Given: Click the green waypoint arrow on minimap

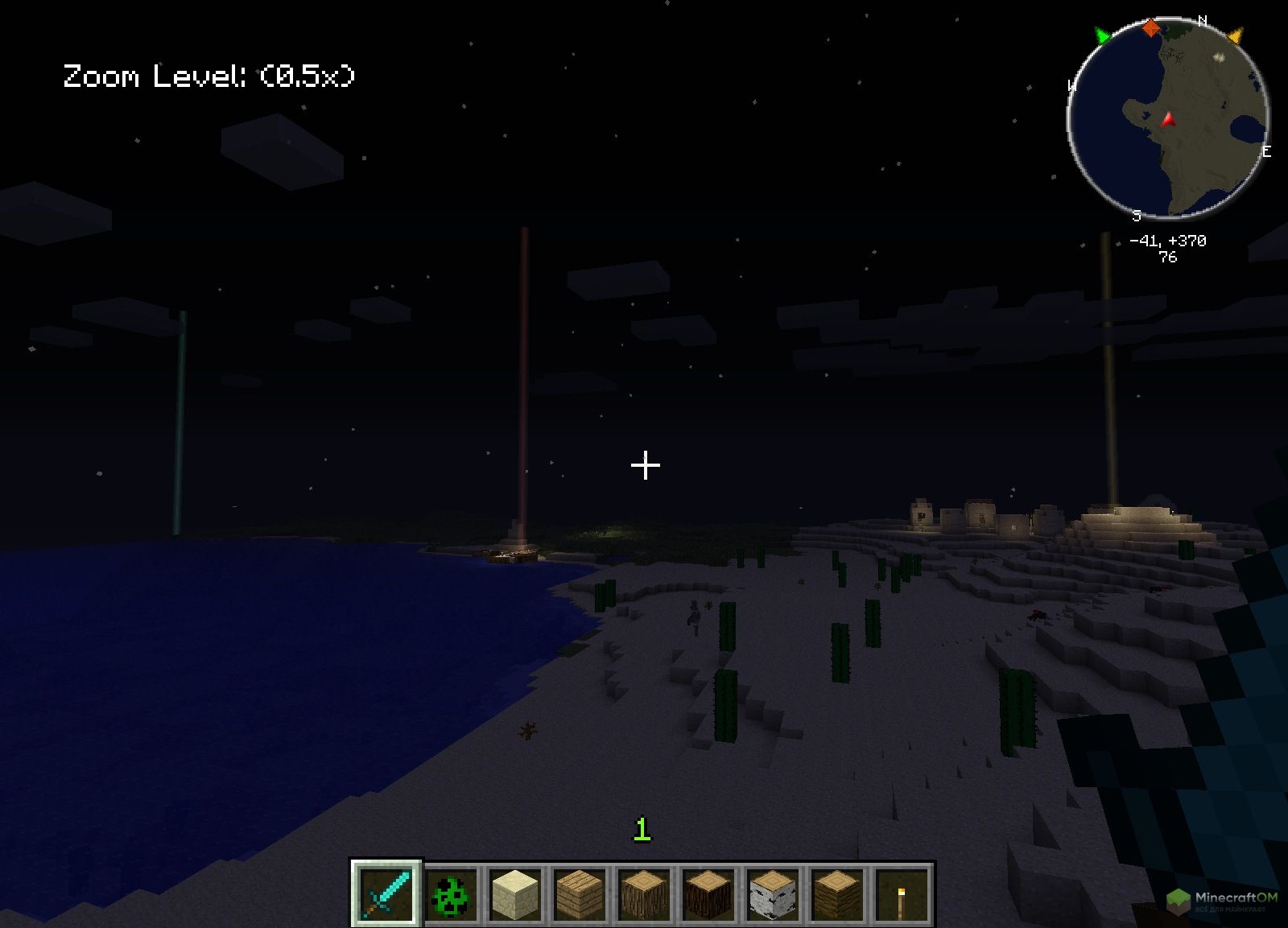Looking at the screenshot, I should 1102,35.
